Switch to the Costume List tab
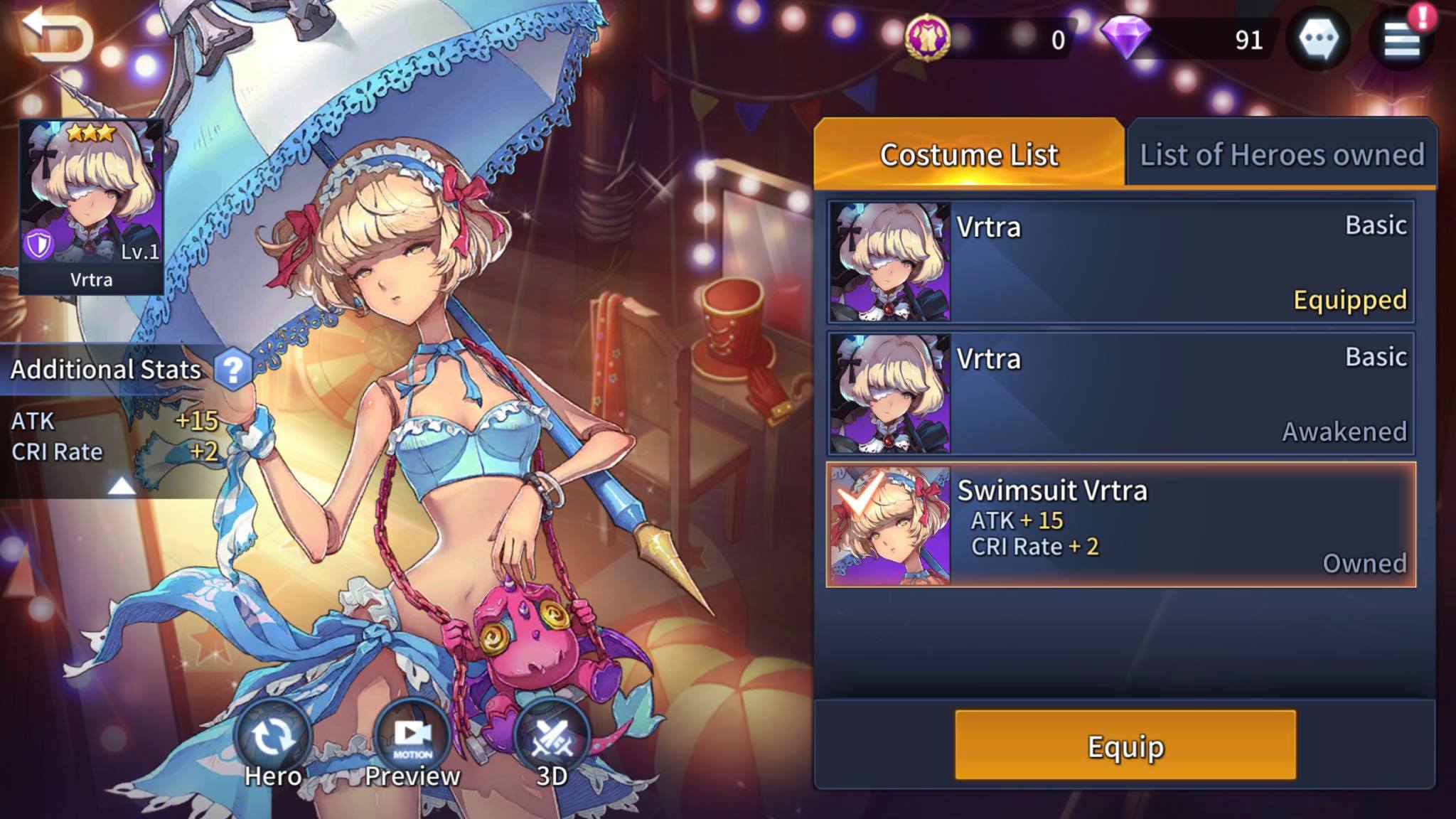The width and height of the screenshot is (1456, 819). (x=968, y=154)
